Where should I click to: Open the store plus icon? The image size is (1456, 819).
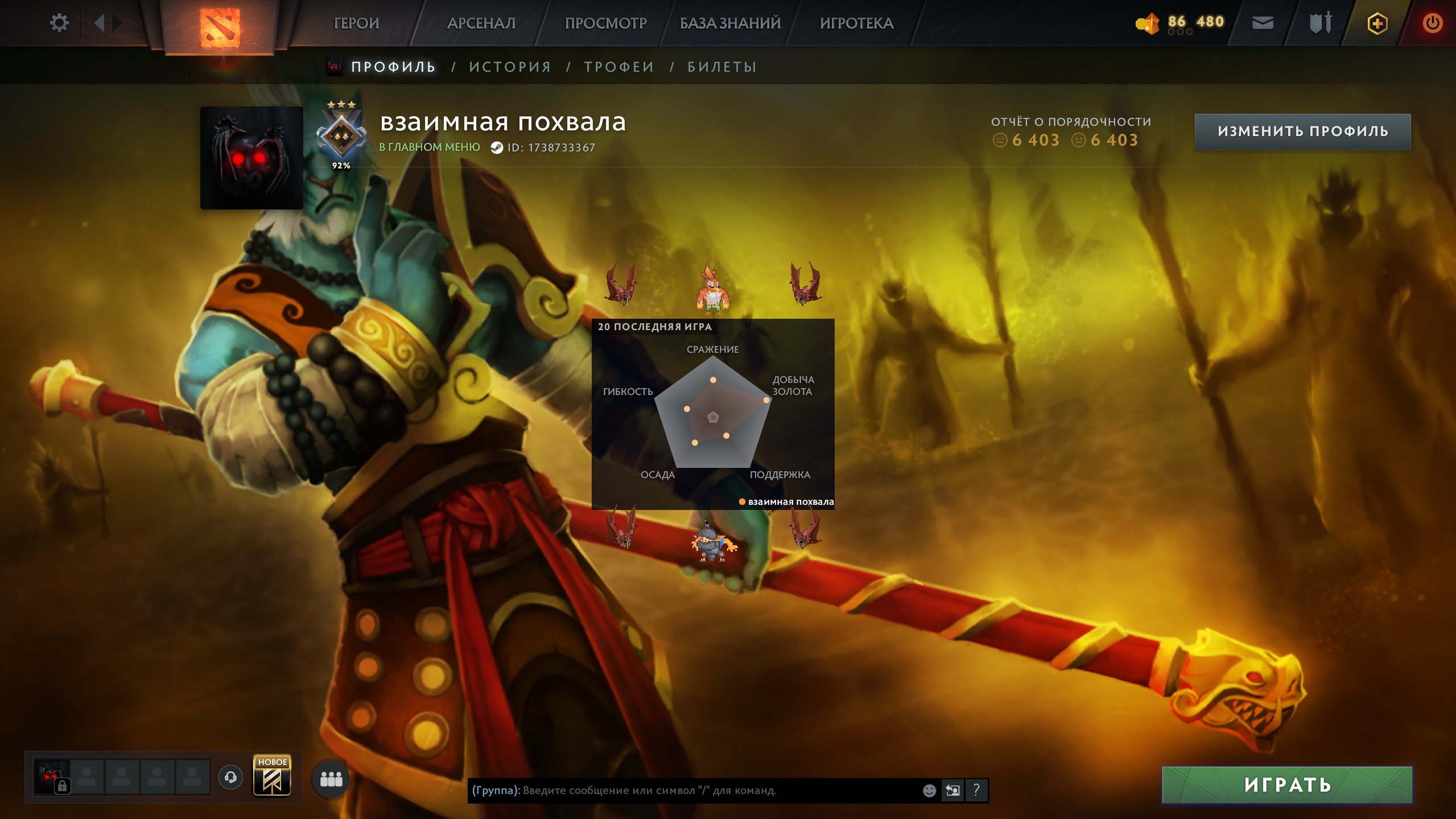pyautogui.click(x=1377, y=23)
